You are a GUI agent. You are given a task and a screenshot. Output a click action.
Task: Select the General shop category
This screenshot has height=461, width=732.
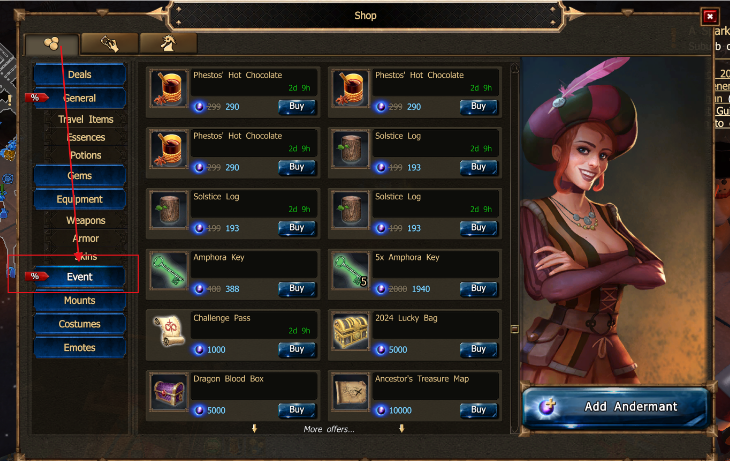pyautogui.click(x=79, y=98)
